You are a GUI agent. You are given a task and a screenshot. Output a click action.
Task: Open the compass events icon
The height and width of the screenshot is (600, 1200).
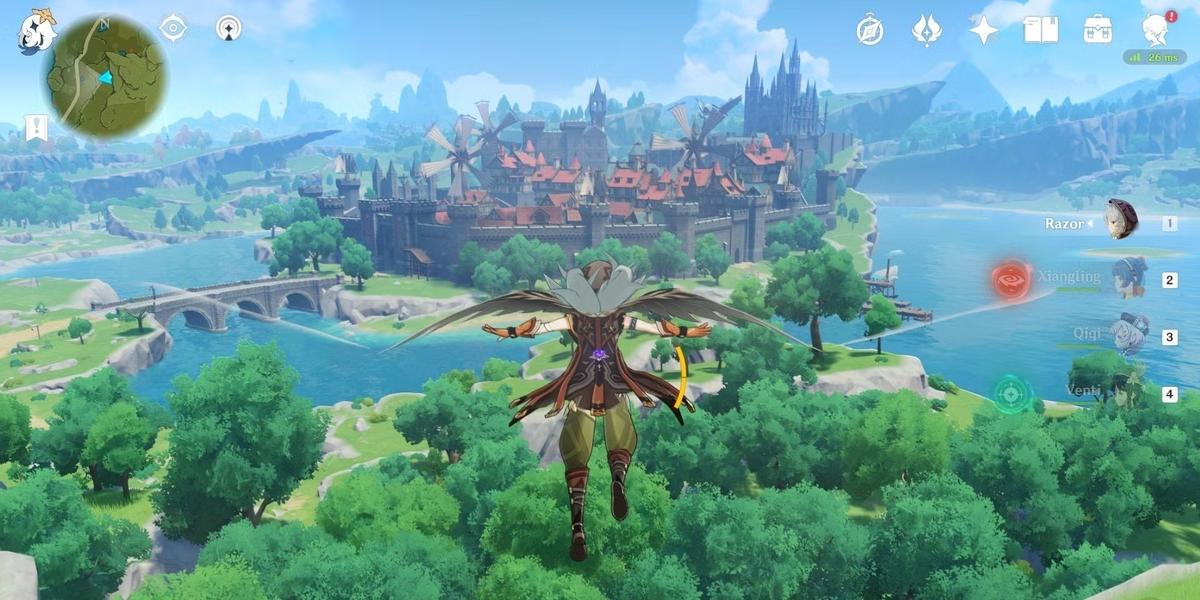[869, 30]
